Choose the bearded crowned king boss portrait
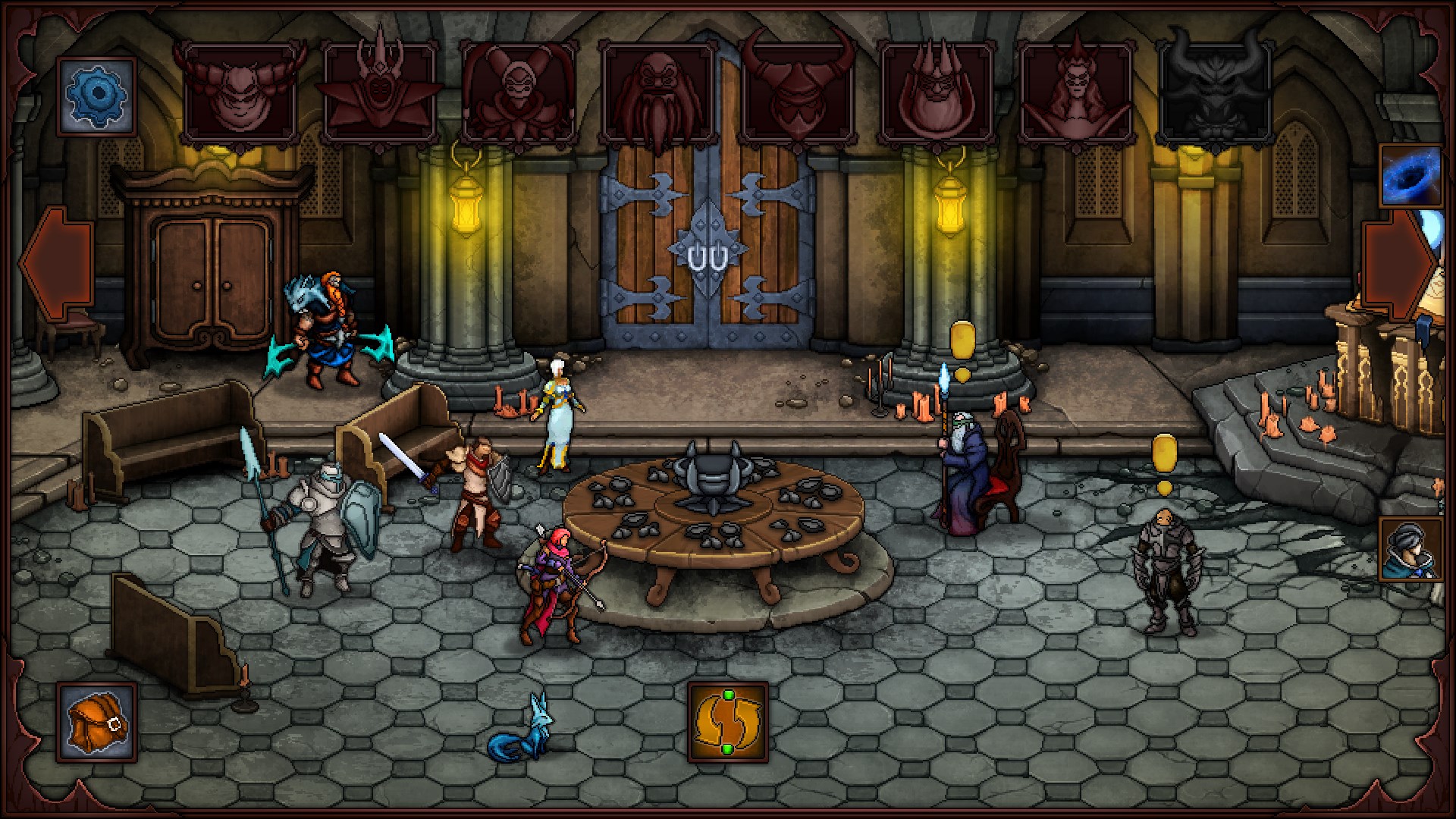The width and height of the screenshot is (1456, 819). pos(937,91)
